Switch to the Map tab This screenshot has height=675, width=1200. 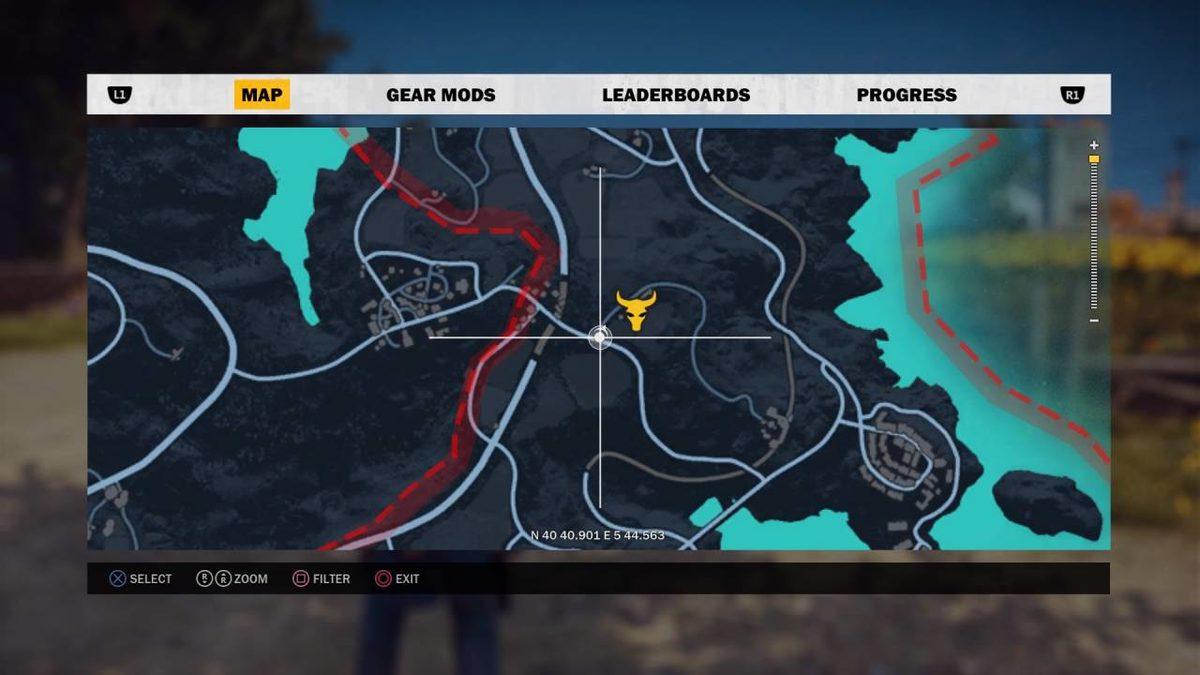coord(262,95)
